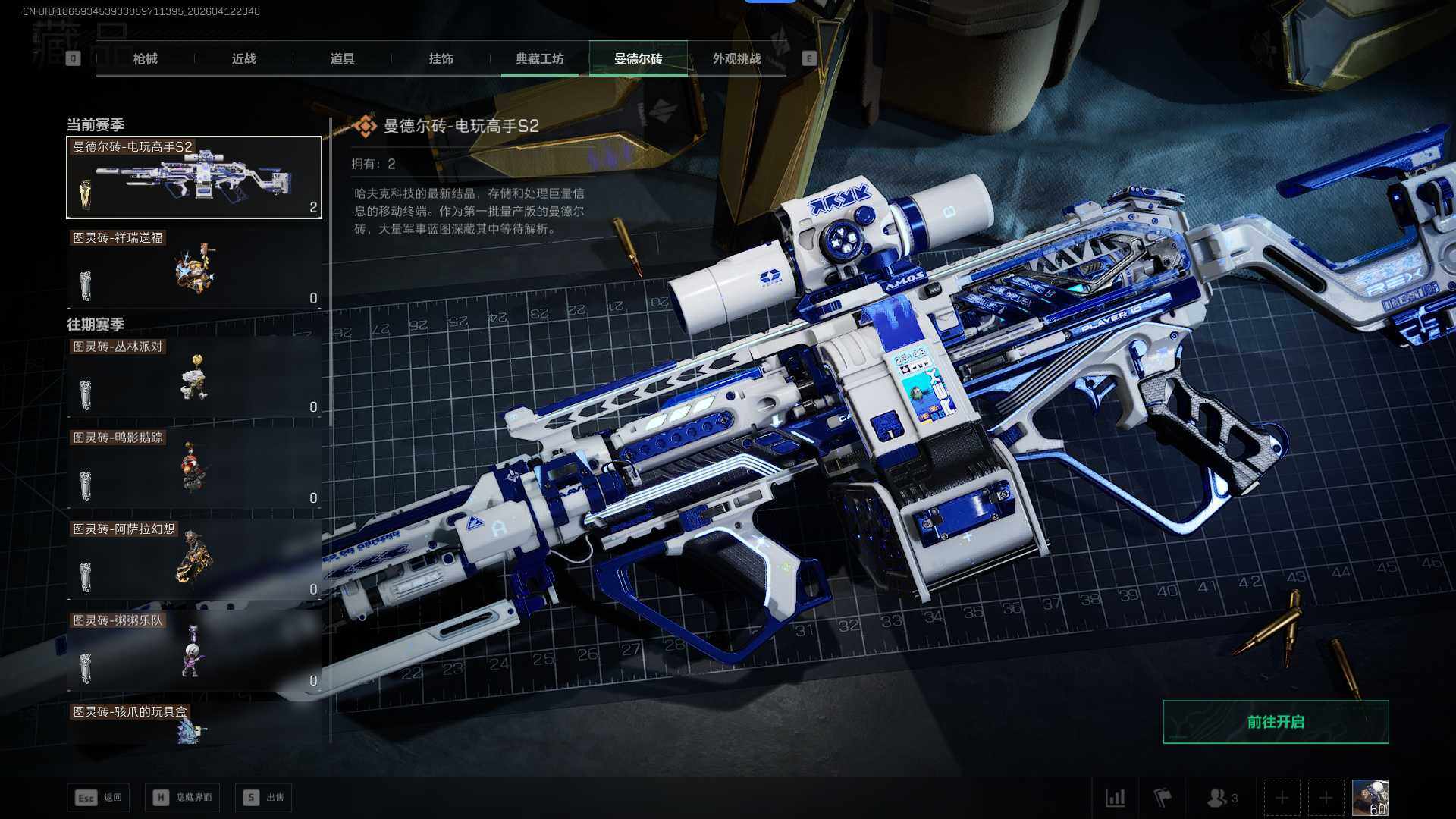Select the 曼德尔砖 tab
1456x819 pixels.
pos(638,58)
